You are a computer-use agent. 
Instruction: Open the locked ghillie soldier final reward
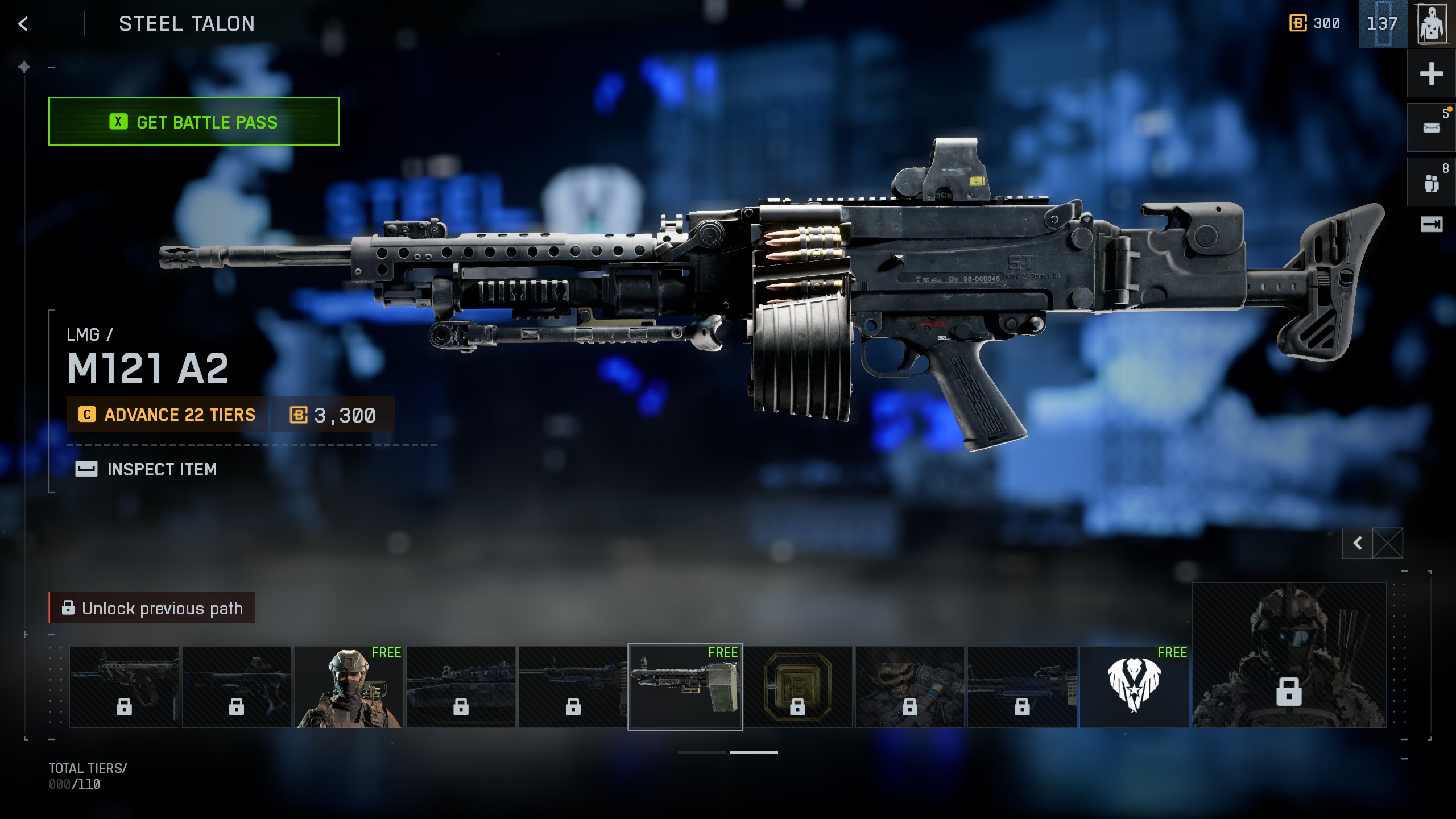[x=1289, y=655]
